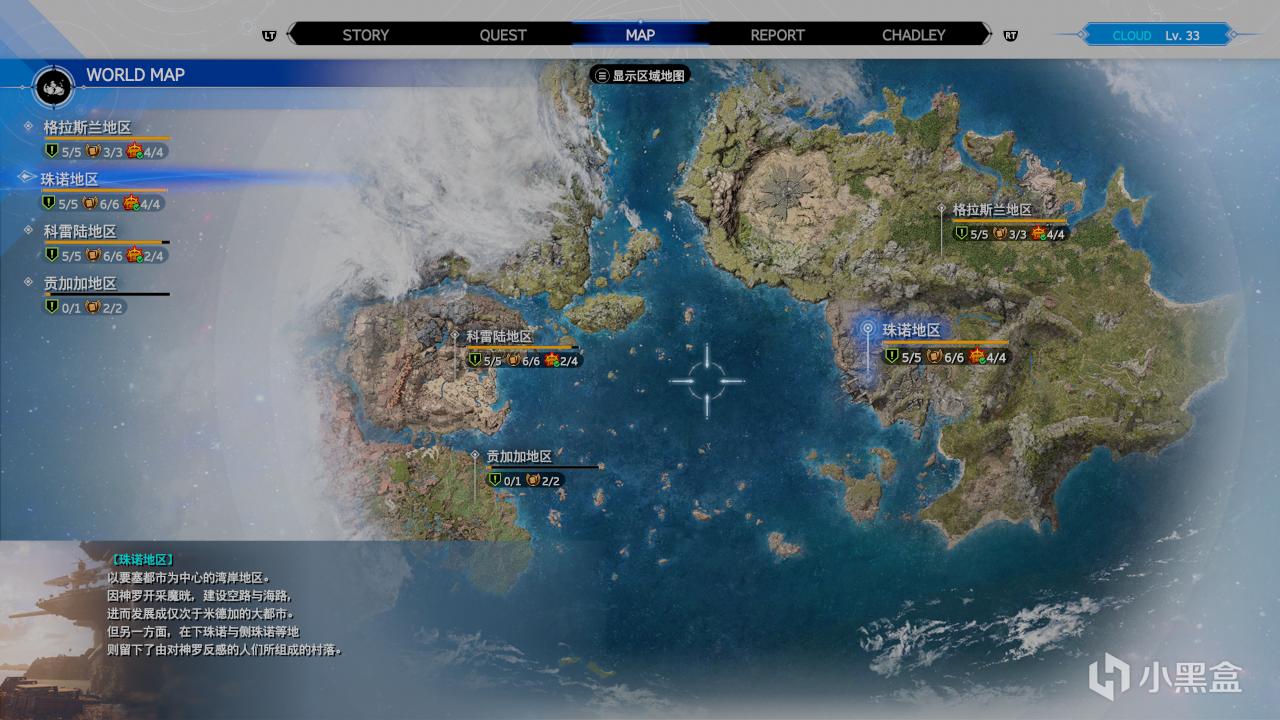Switch to the CHADLEY tab
This screenshot has height=720, width=1280.
point(913,34)
